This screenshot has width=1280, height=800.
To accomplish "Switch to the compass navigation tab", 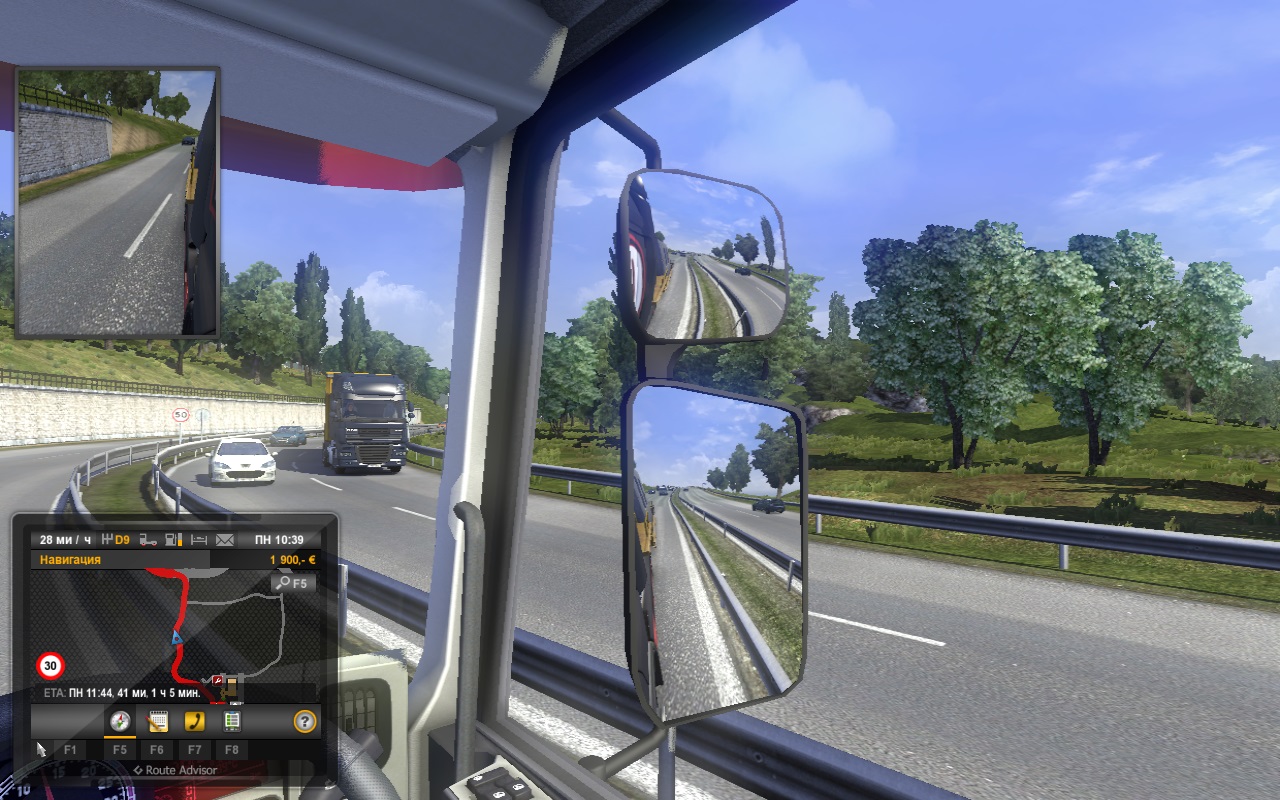I will point(120,721).
